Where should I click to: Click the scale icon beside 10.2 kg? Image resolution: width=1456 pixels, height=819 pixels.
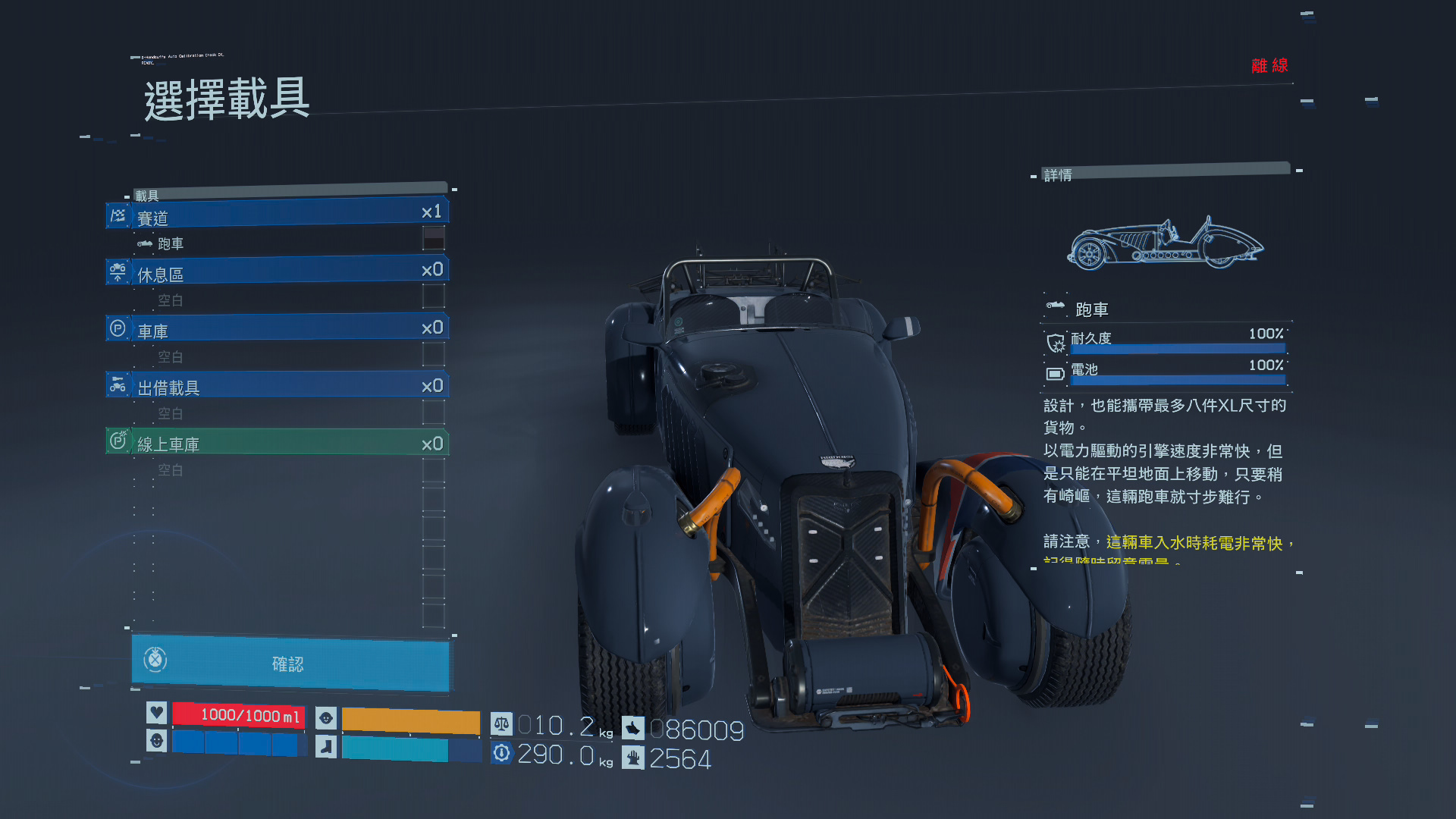[x=502, y=726]
